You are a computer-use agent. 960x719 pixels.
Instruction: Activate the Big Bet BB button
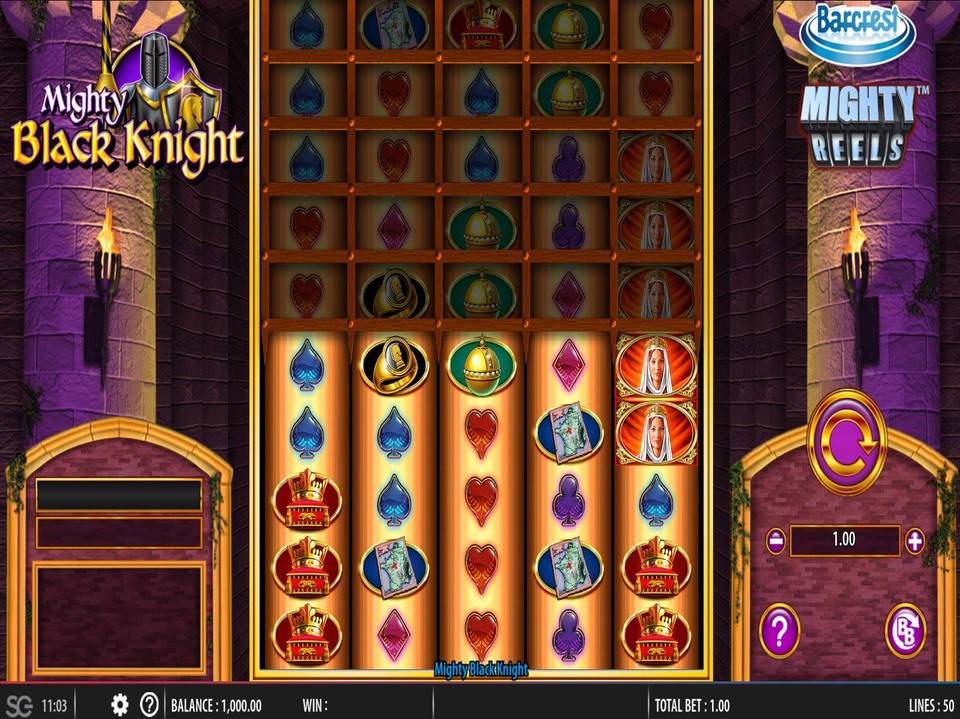coord(905,631)
